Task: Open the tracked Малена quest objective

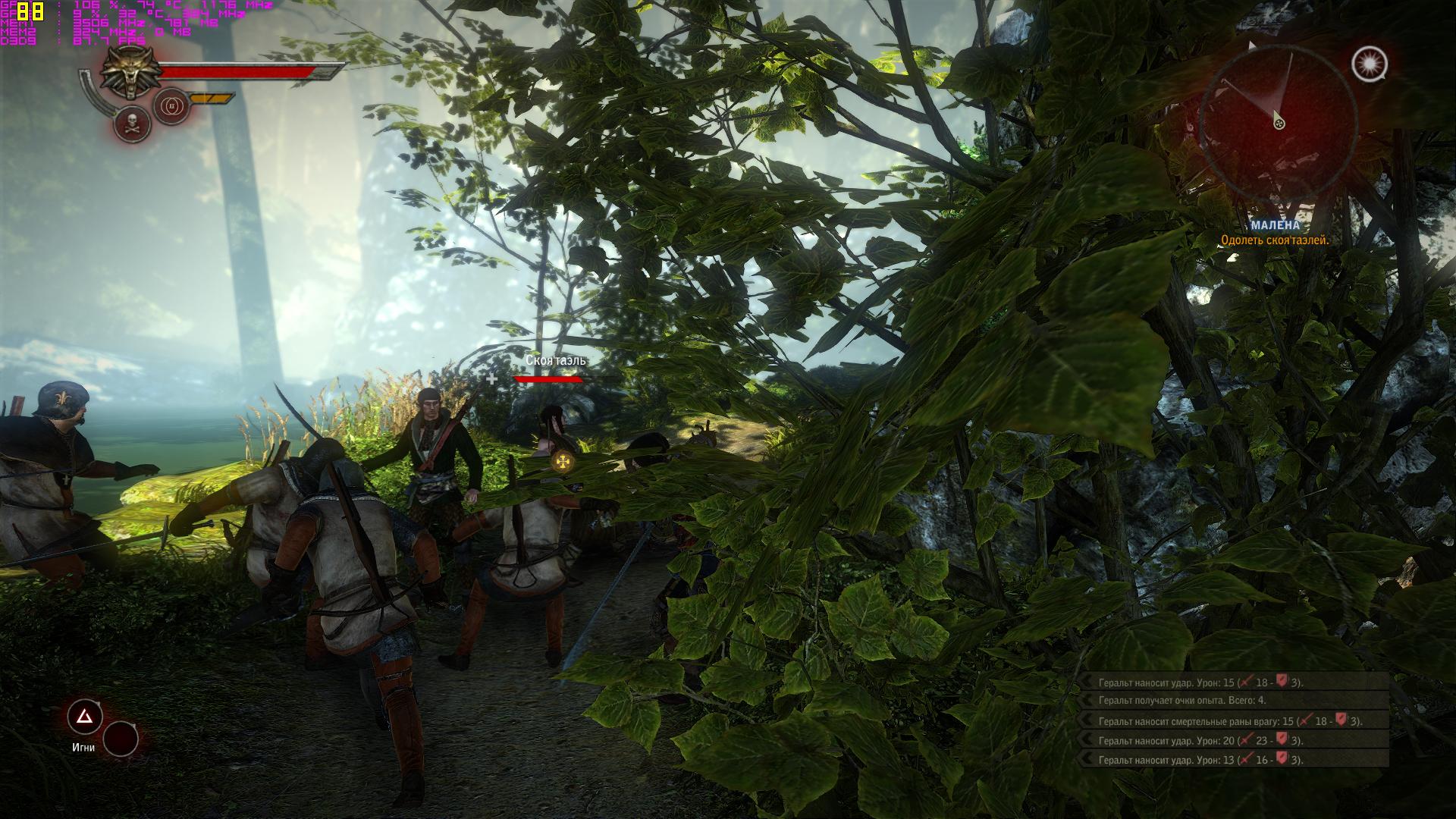Action: click(x=1275, y=233)
